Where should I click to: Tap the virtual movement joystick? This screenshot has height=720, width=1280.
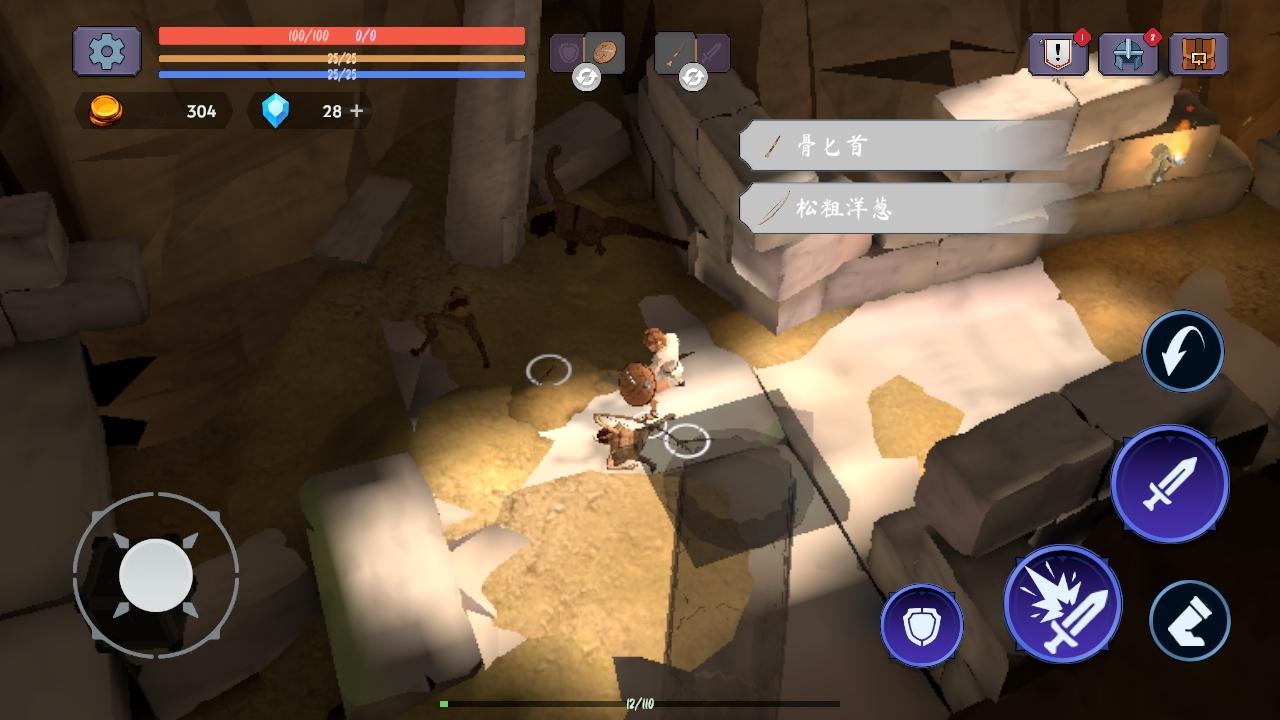coord(155,575)
